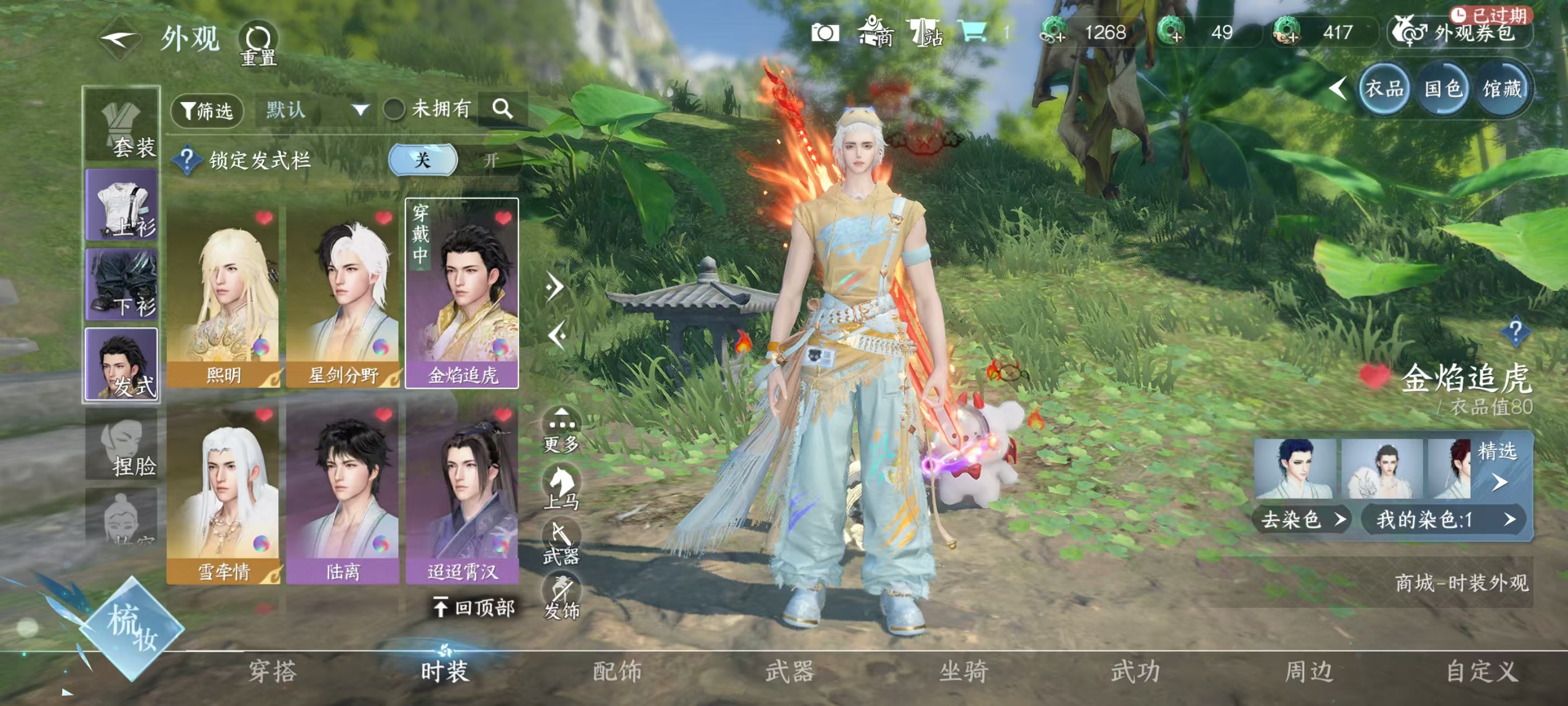
Task: Return to top with 回顶部
Action: coord(474,607)
